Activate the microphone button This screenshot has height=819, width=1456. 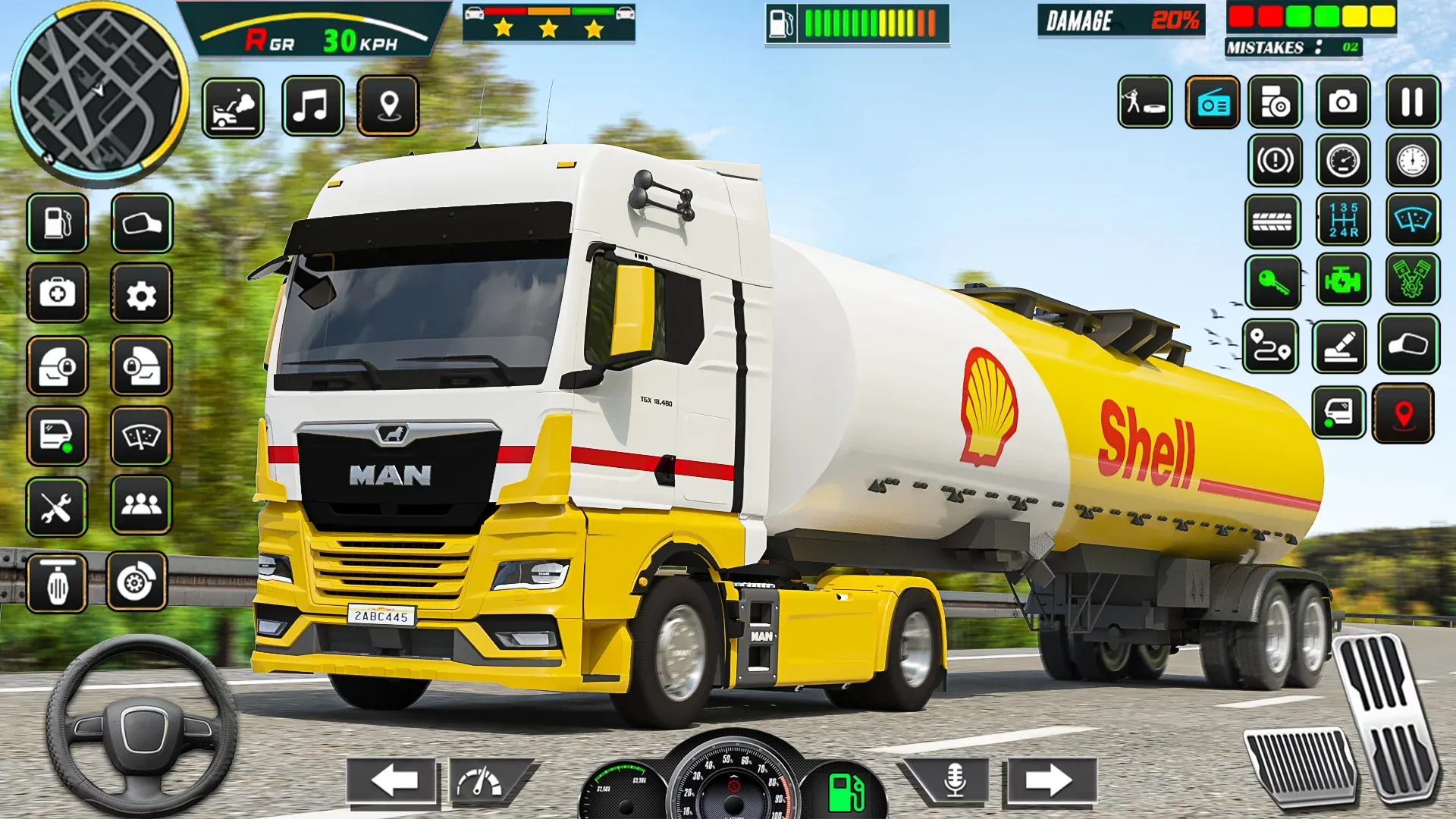point(955,780)
